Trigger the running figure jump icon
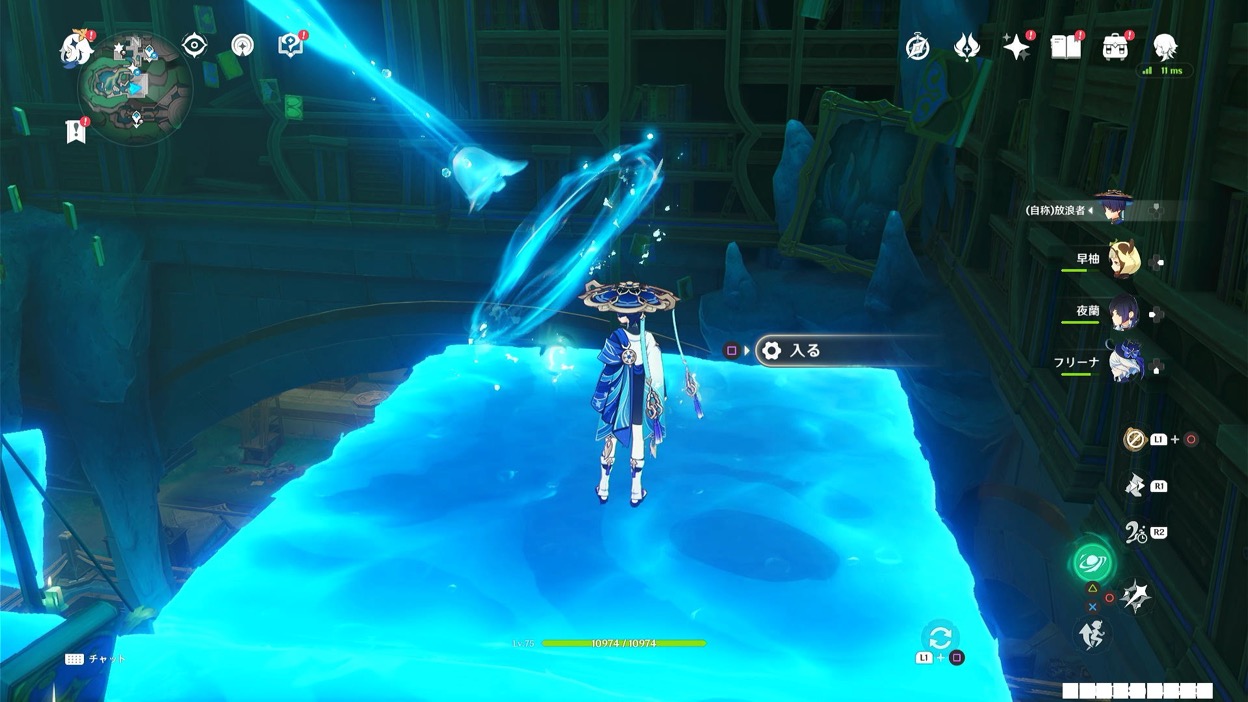 tap(1092, 633)
